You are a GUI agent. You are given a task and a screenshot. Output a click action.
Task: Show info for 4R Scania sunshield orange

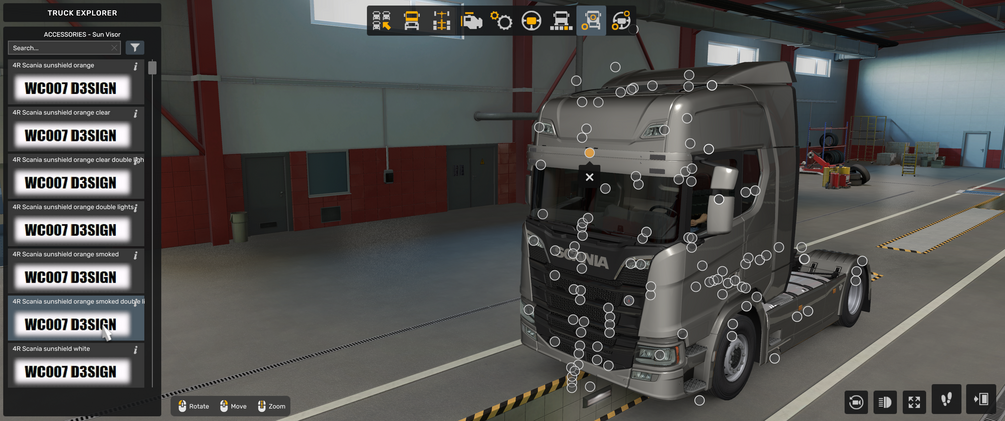tap(136, 67)
